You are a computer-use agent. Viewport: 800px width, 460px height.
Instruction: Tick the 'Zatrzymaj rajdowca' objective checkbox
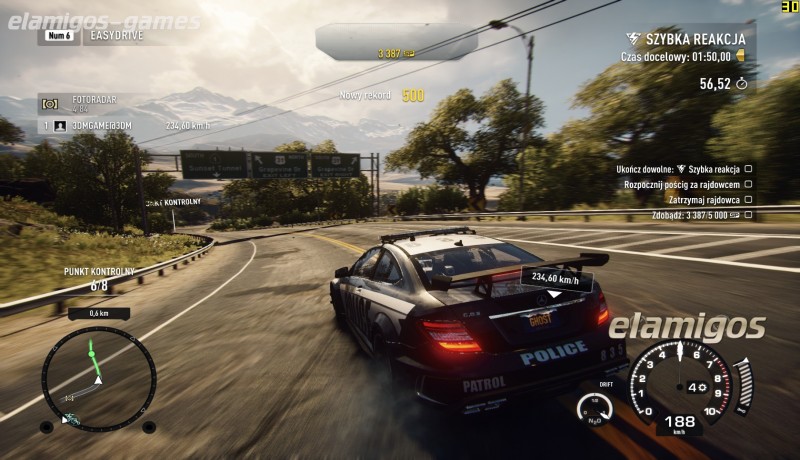tap(748, 199)
